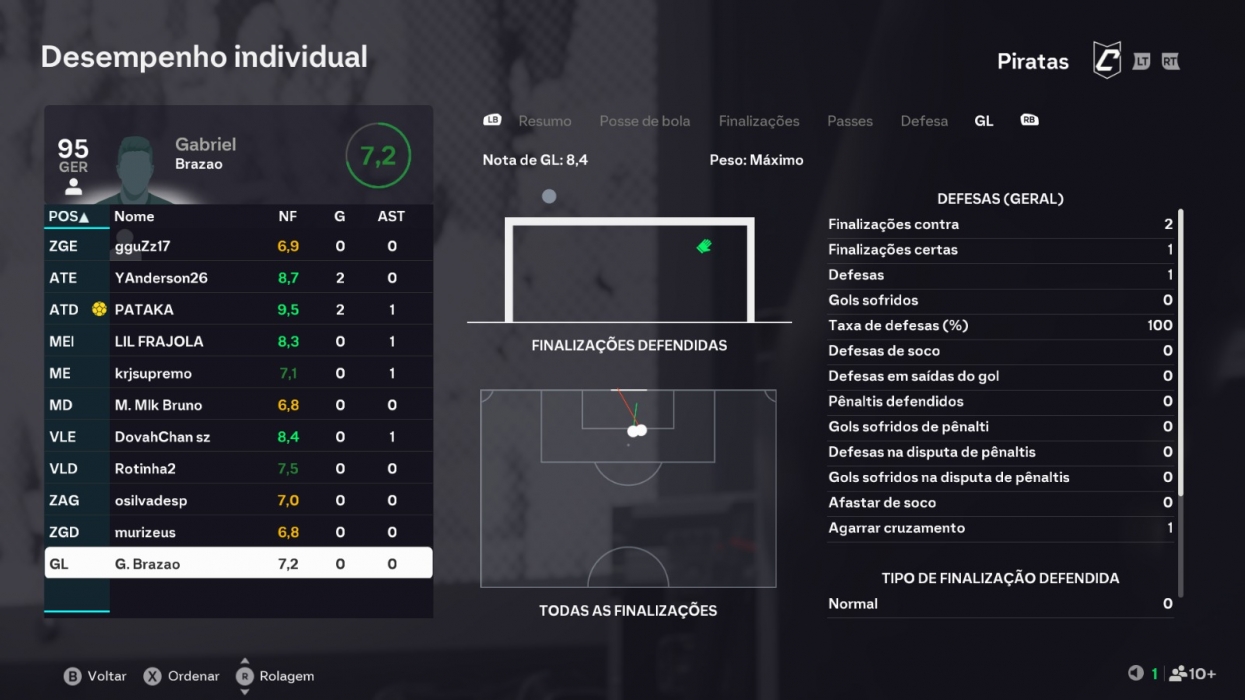
Task: Select krjsupremo player row
Action: (238, 374)
